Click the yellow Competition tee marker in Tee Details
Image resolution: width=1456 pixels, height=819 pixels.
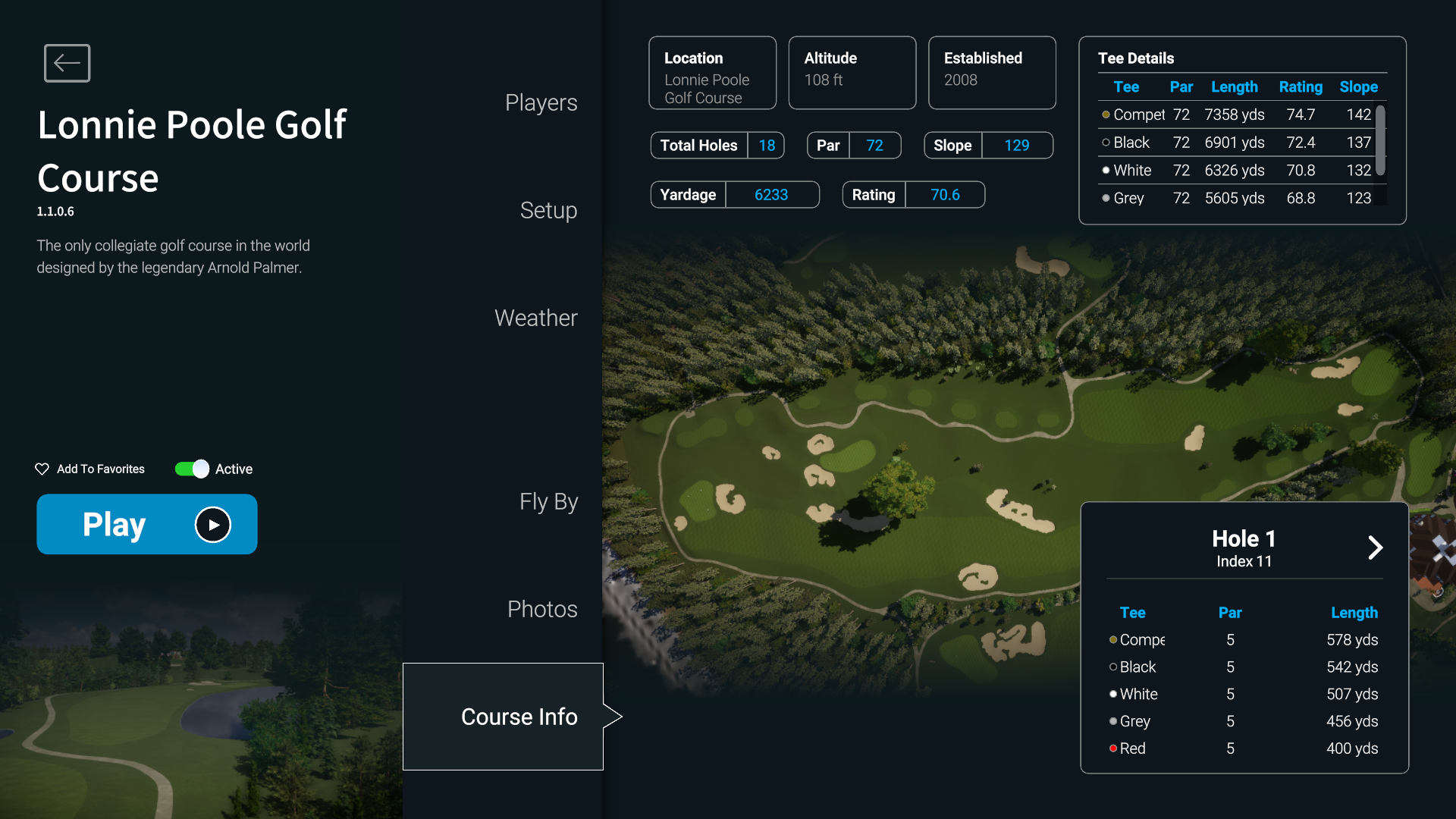(1106, 115)
